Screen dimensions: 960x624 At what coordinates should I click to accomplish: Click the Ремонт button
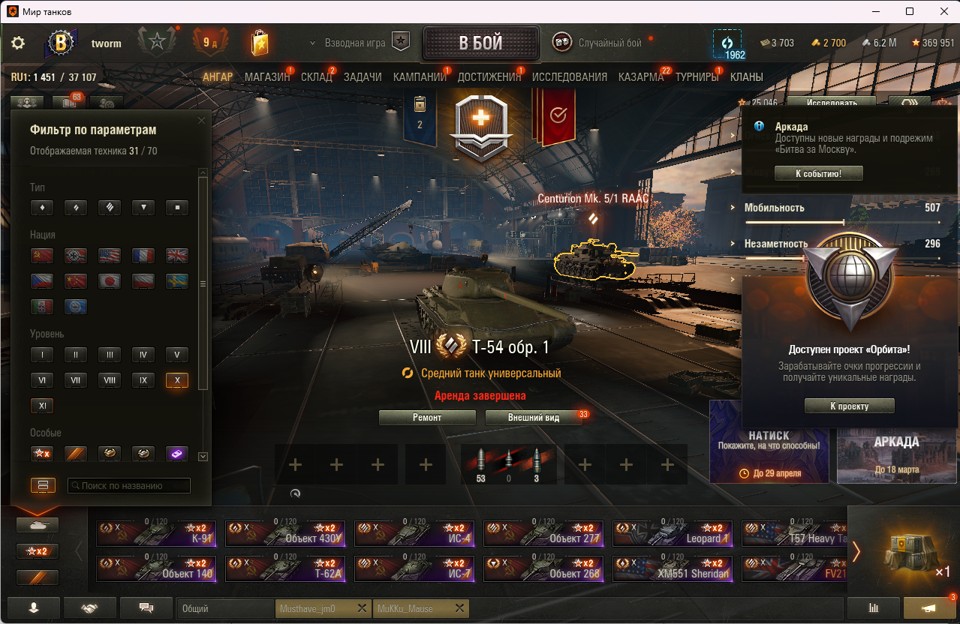(x=427, y=417)
